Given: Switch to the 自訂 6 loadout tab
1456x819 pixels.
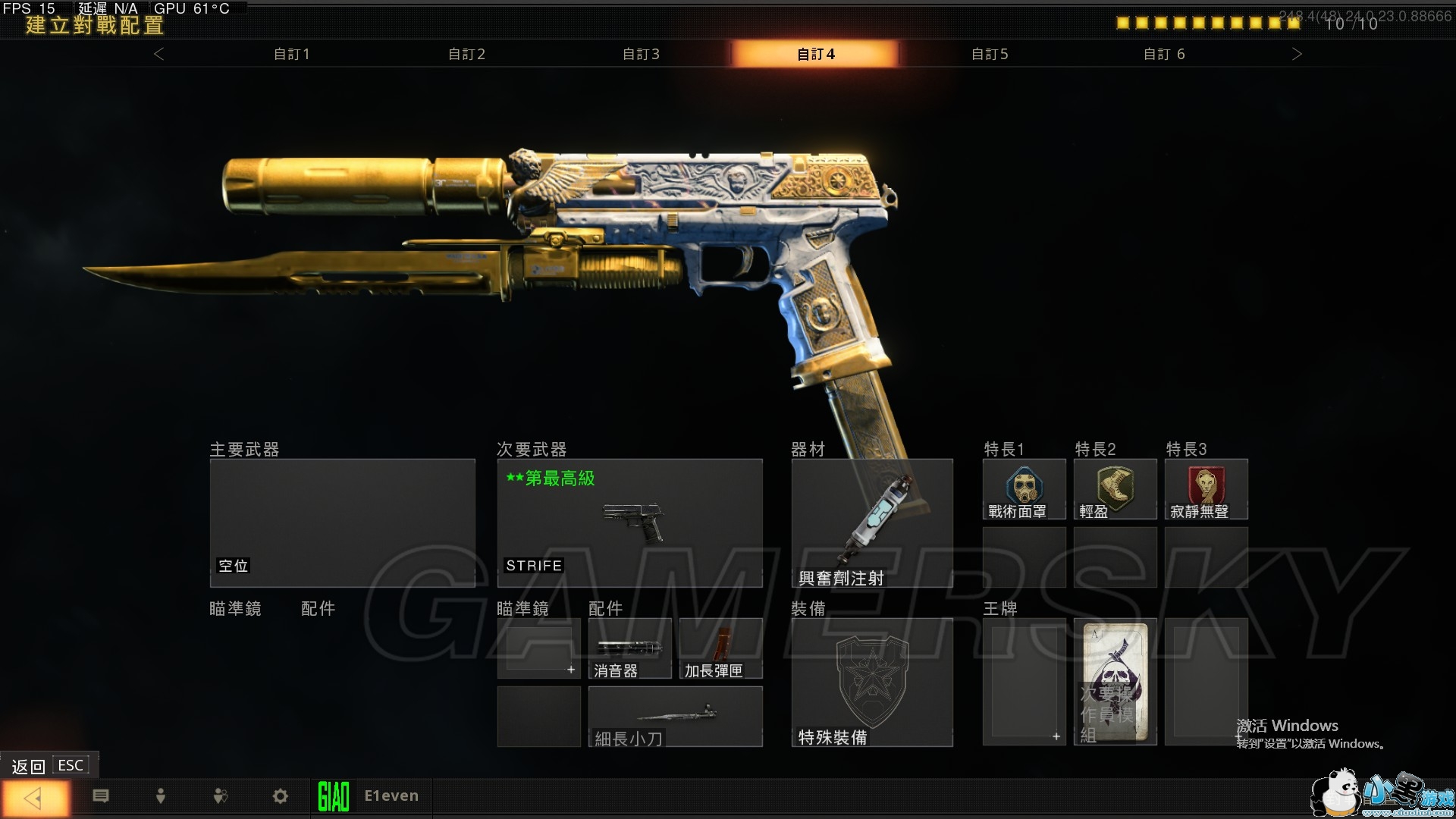Looking at the screenshot, I should tap(1164, 54).
